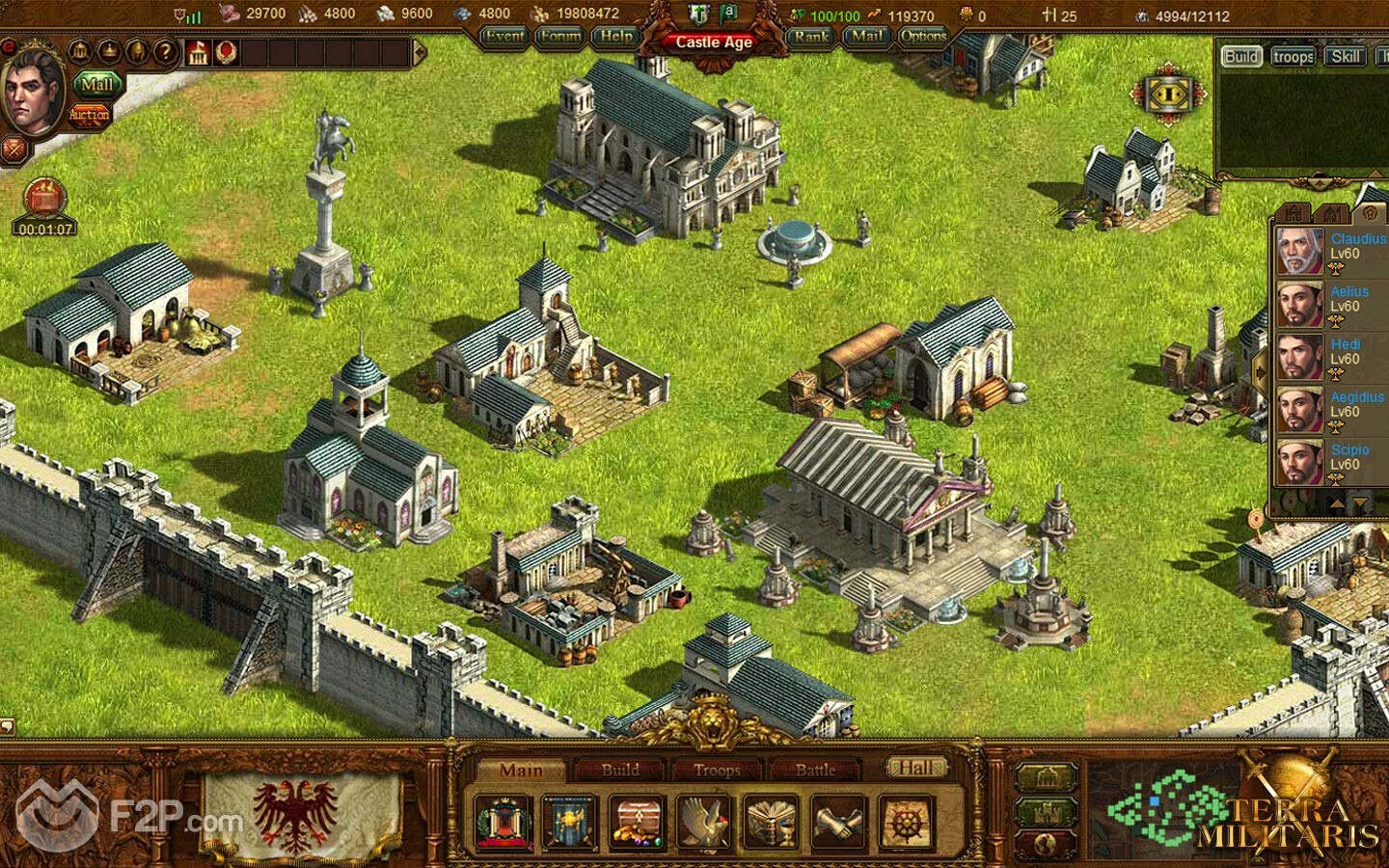Image resolution: width=1389 pixels, height=868 pixels.
Task: Open the Skill tab in top-right panel
Action: [1346, 56]
